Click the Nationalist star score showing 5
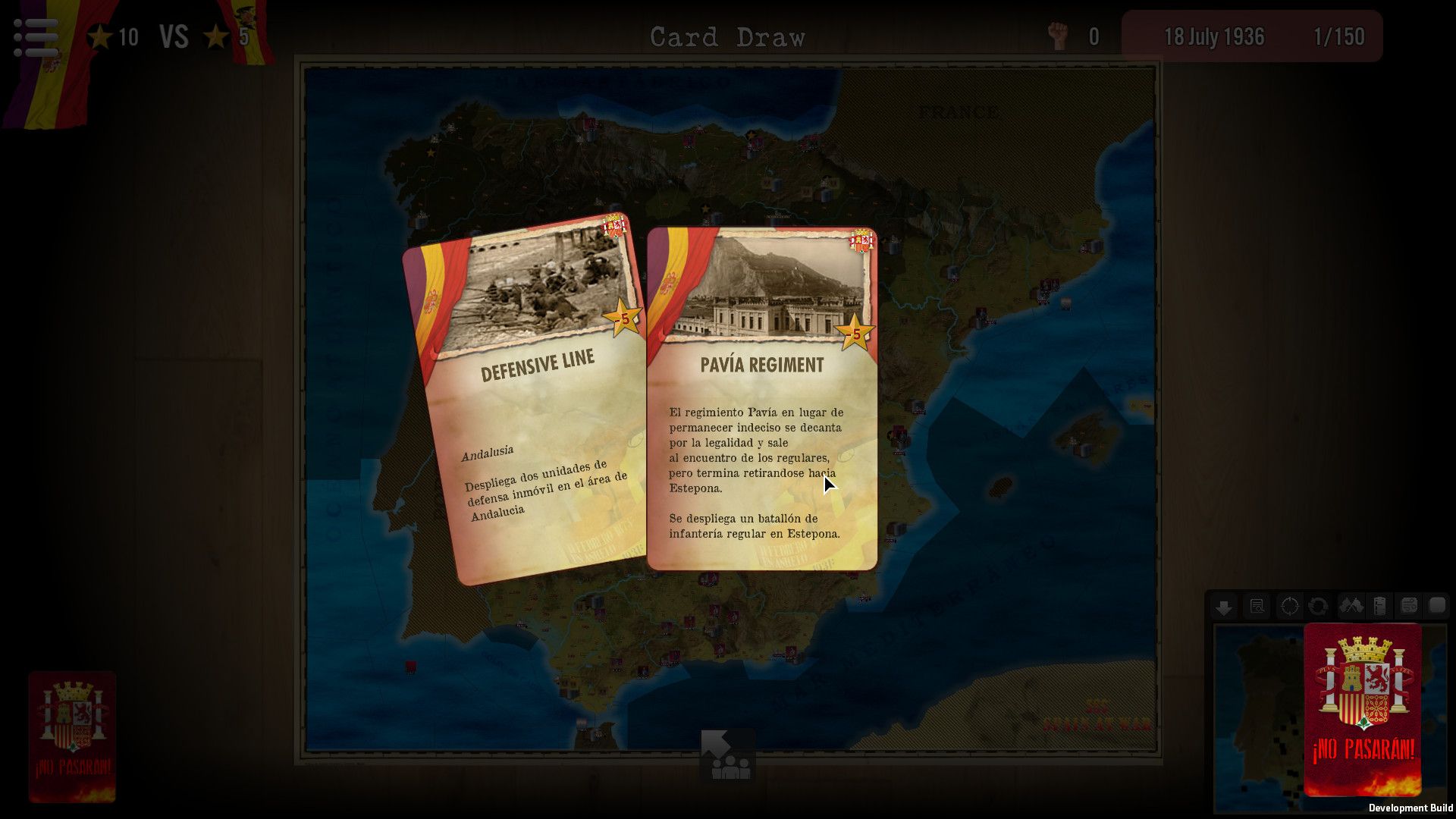The image size is (1456, 819). (227, 36)
